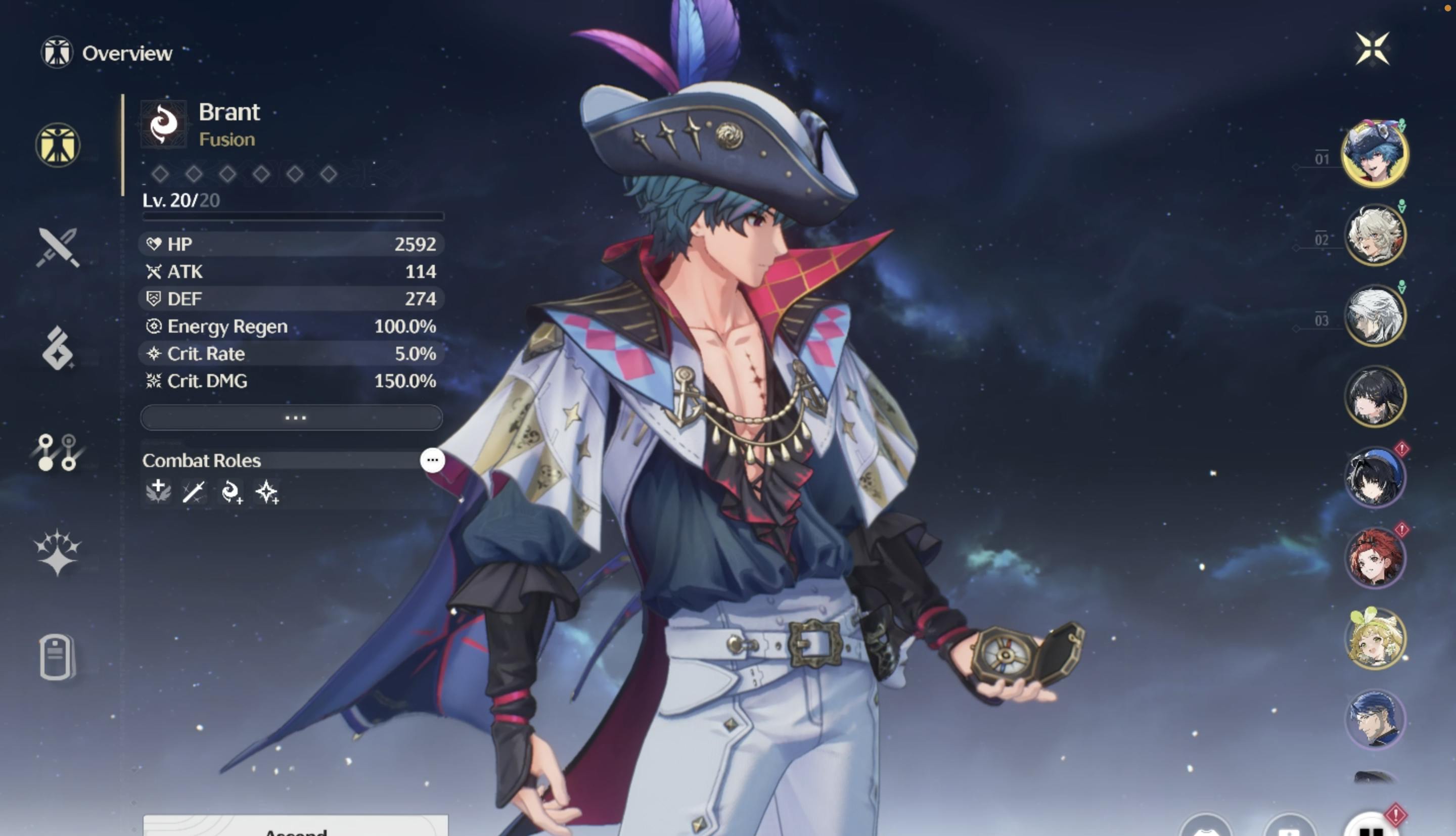The height and width of the screenshot is (836, 1456).
Task: Show Combat Roles details bubble
Action: coord(432,460)
